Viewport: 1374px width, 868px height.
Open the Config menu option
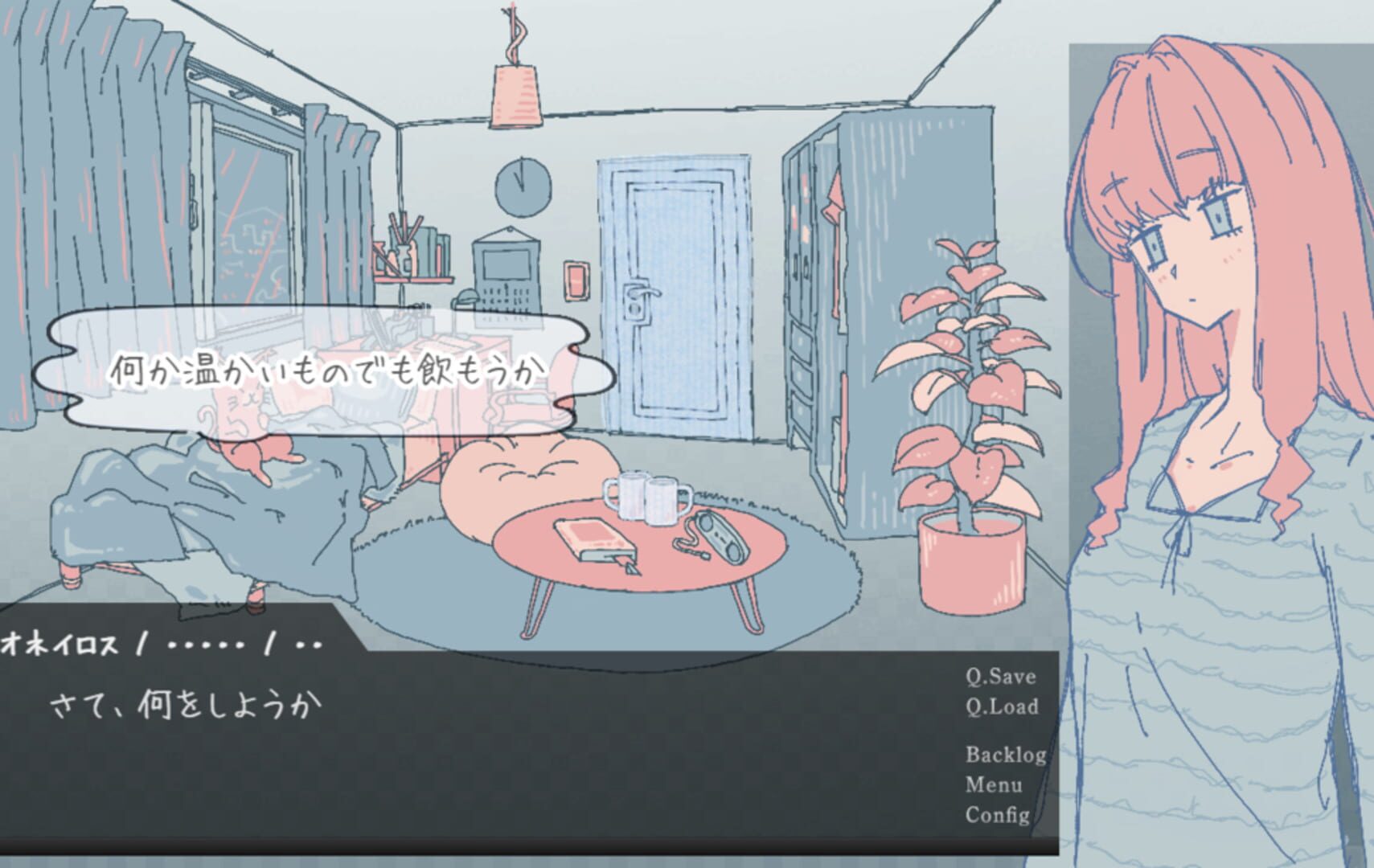(999, 817)
